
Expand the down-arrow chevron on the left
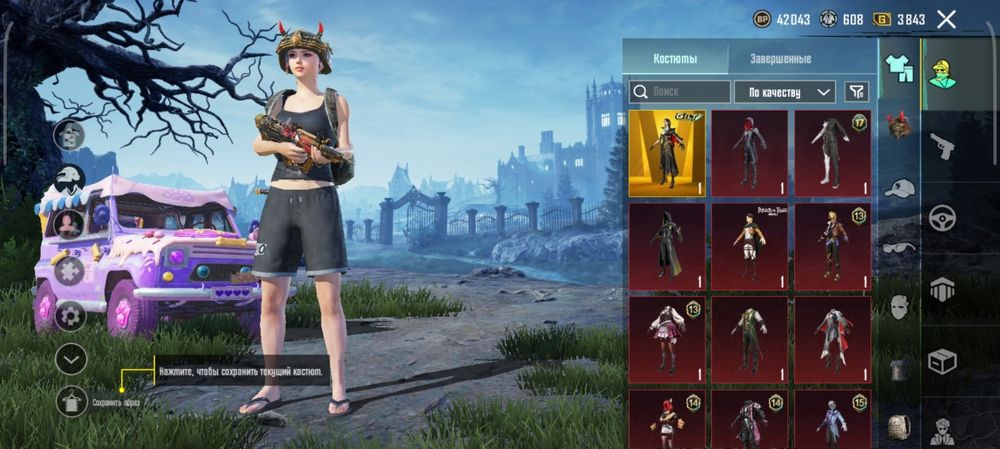point(71,358)
